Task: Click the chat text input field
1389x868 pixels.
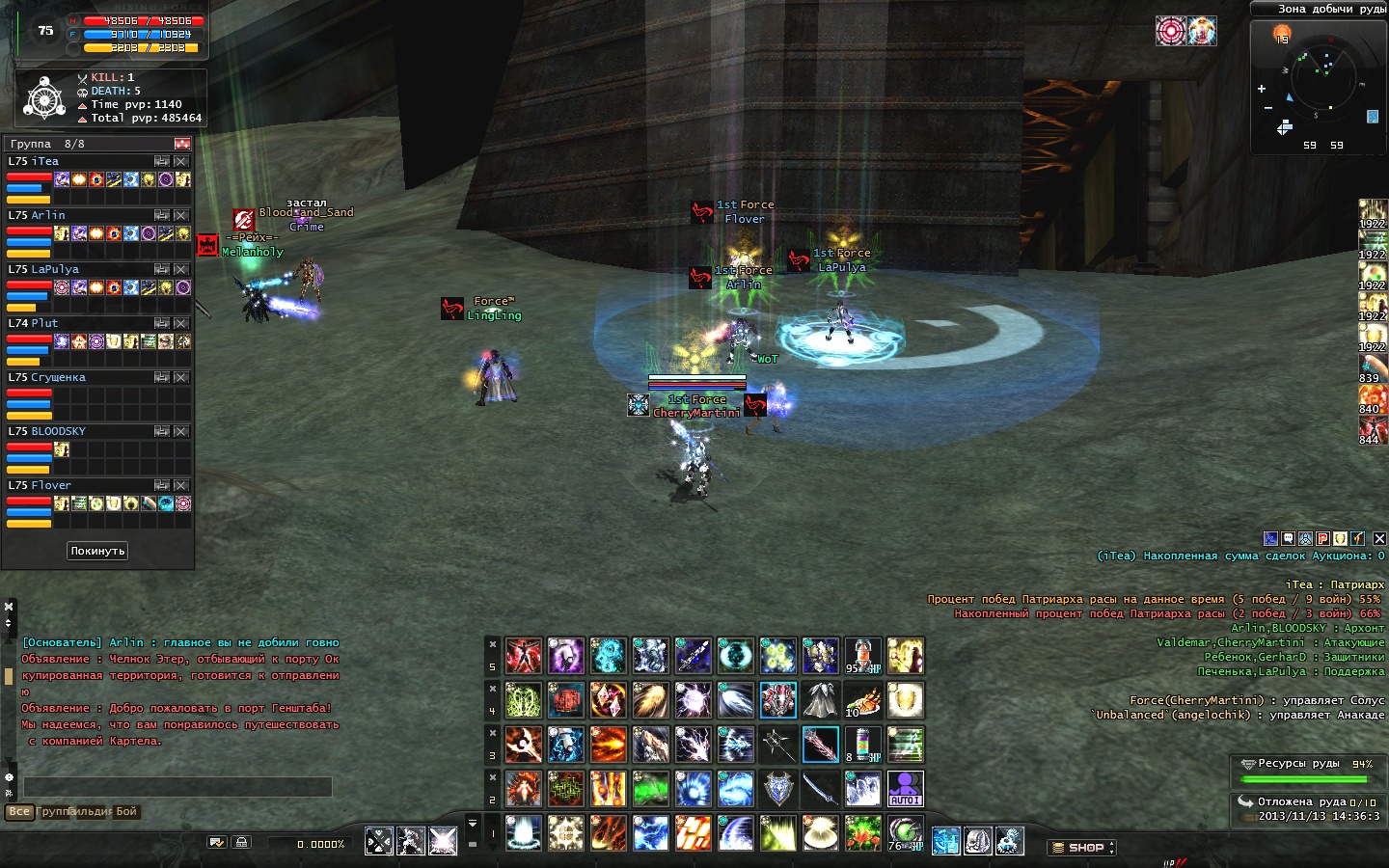Action: [x=177, y=787]
